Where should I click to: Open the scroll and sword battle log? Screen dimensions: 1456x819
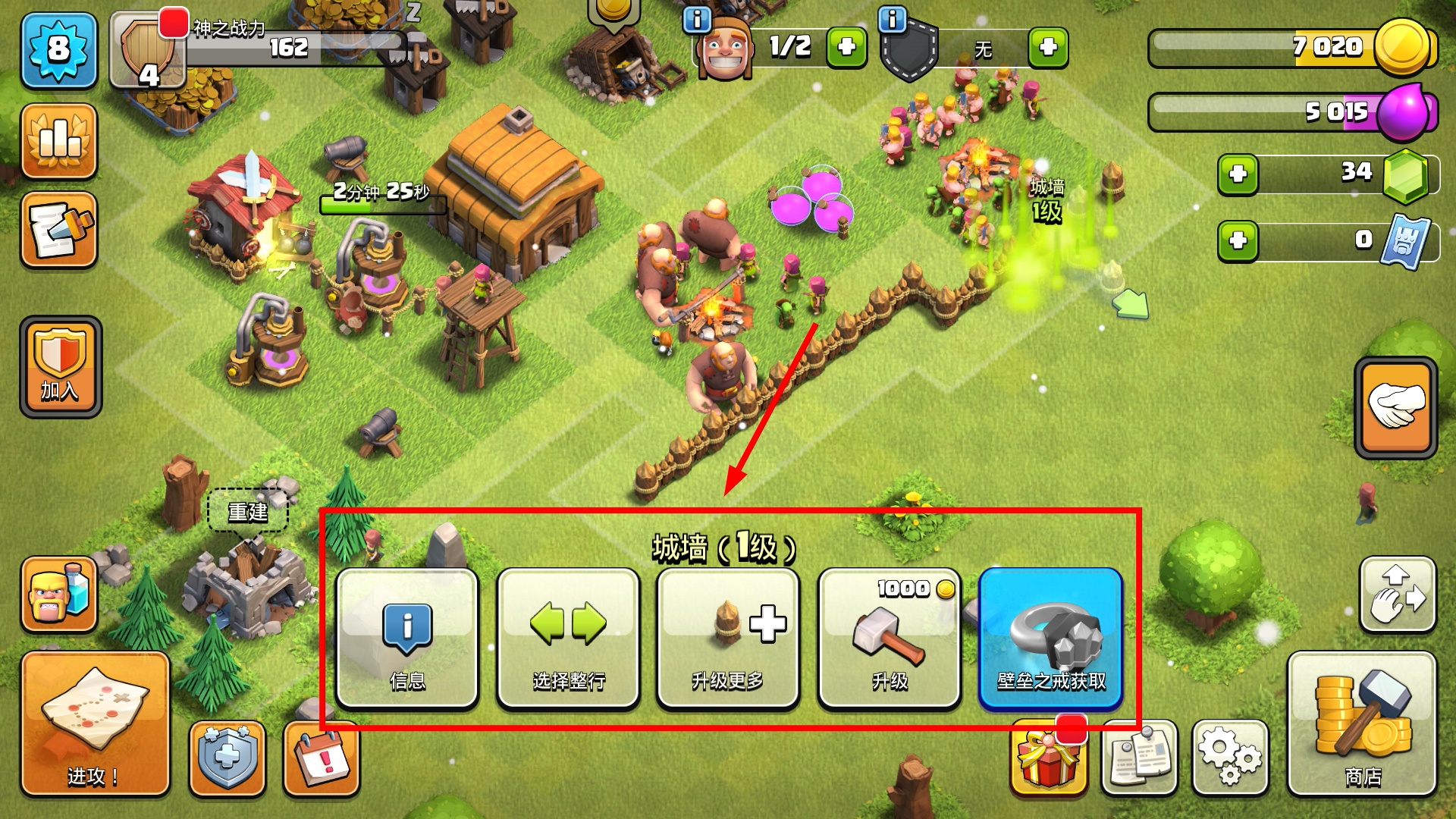click(59, 231)
